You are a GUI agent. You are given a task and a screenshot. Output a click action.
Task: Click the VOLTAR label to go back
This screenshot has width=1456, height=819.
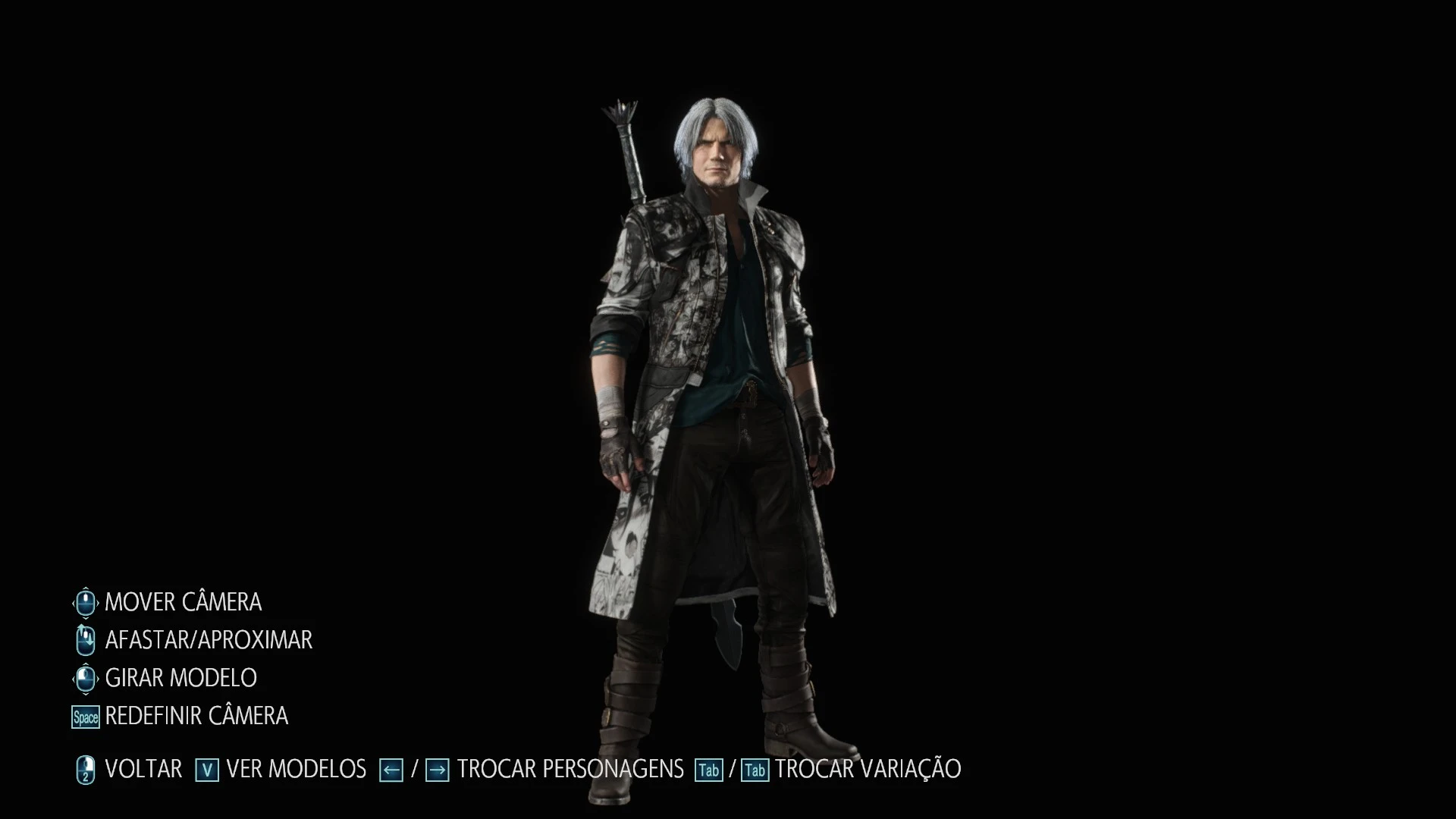(145, 768)
